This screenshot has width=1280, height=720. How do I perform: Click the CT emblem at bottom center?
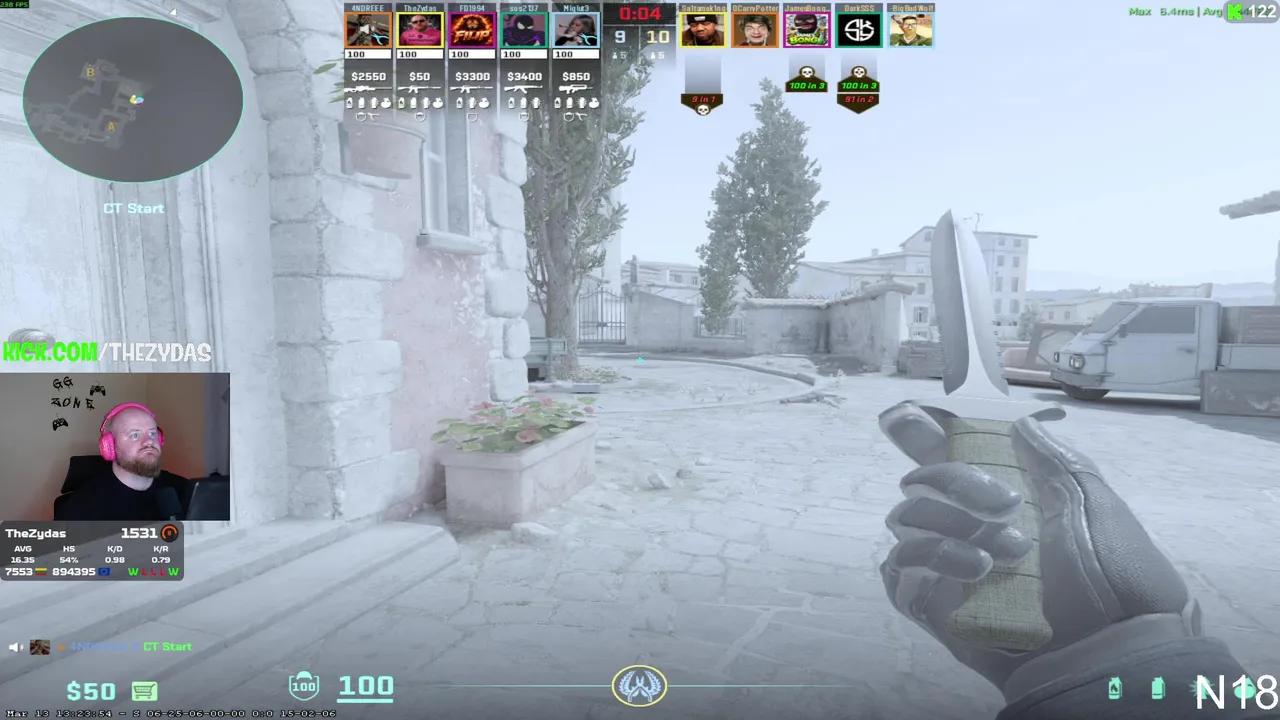tap(640, 686)
